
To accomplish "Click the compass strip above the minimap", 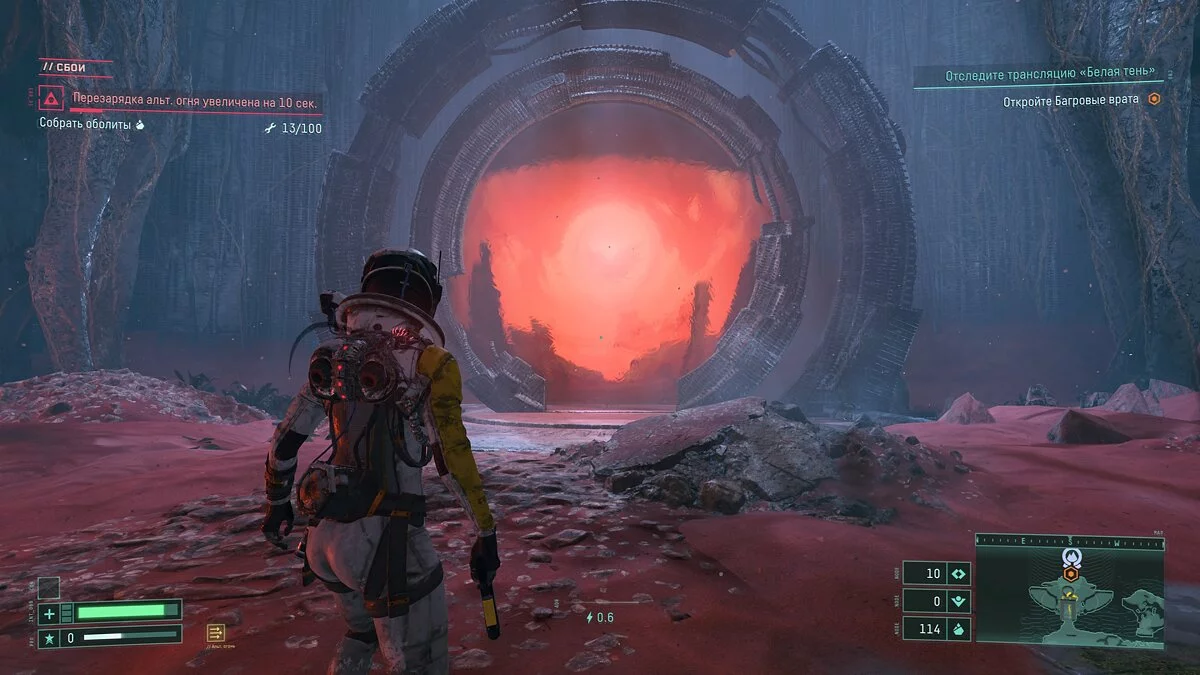I will [1069, 542].
